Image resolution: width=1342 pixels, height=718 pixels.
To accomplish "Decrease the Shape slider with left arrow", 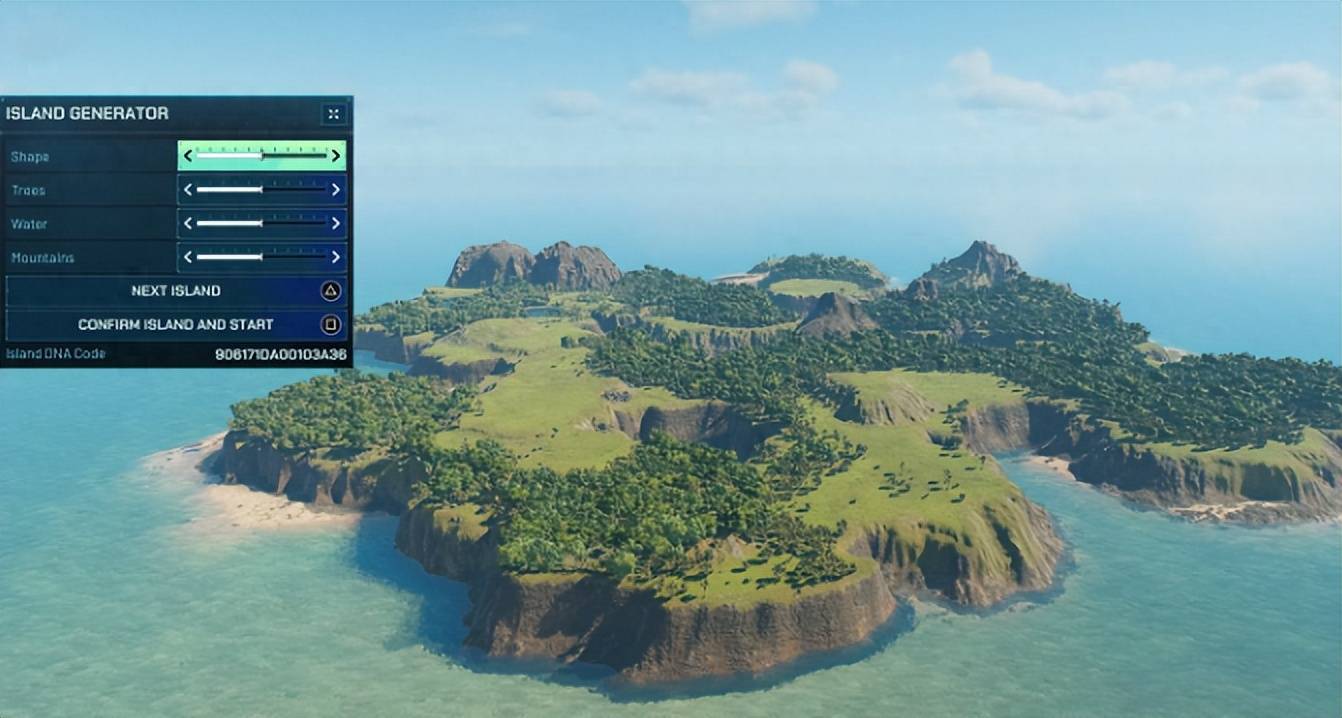I will pyautogui.click(x=188, y=156).
